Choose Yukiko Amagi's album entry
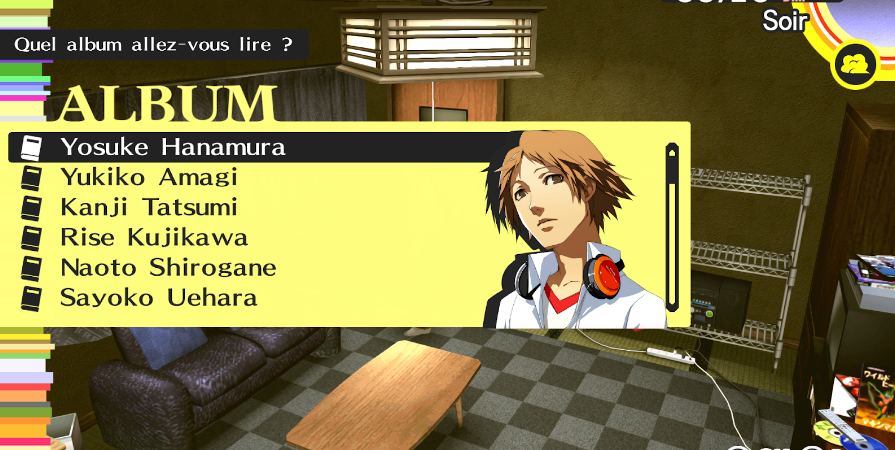Image resolution: width=895 pixels, height=450 pixels. pos(149,178)
